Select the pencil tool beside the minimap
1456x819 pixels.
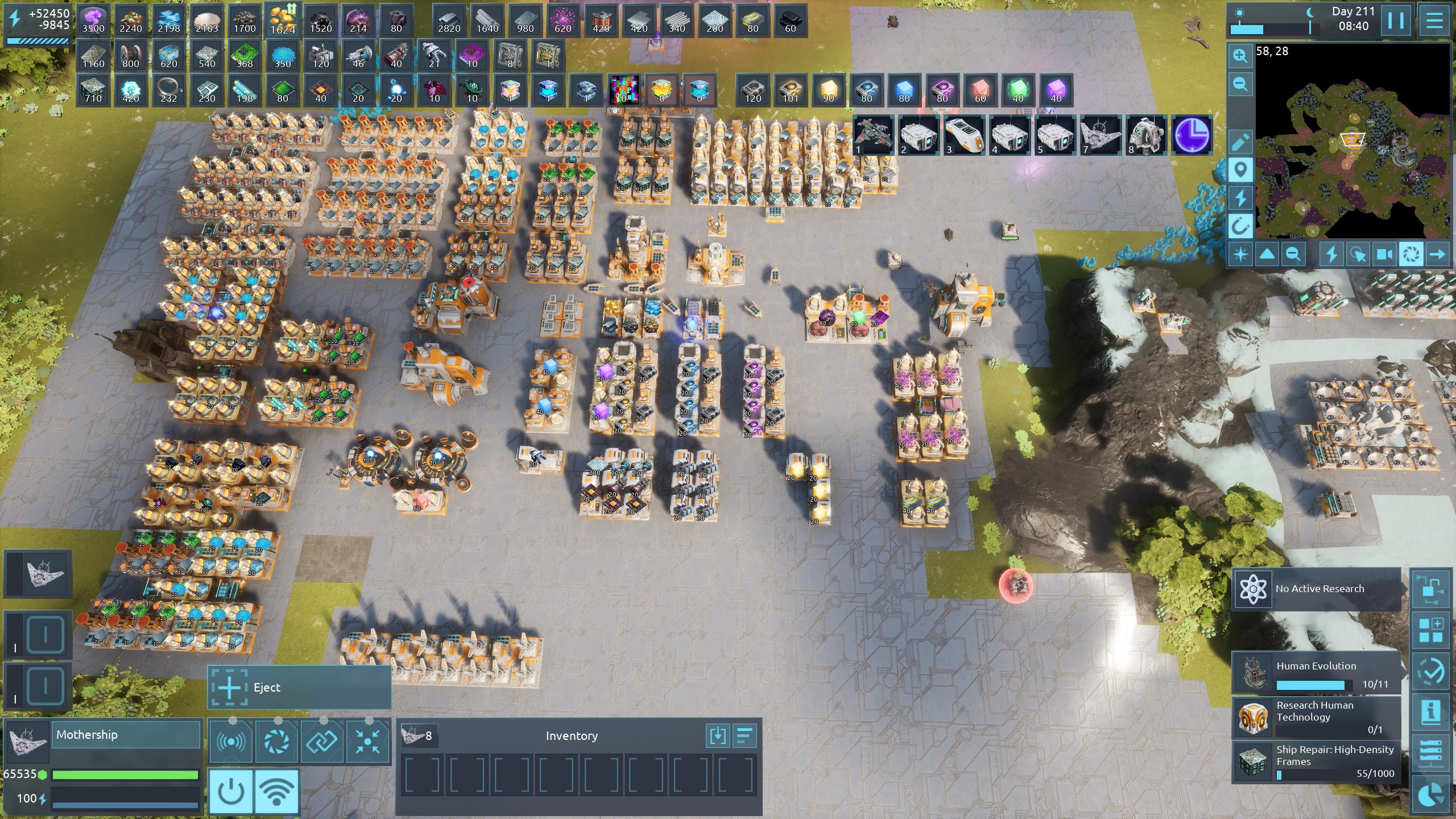point(1240,142)
